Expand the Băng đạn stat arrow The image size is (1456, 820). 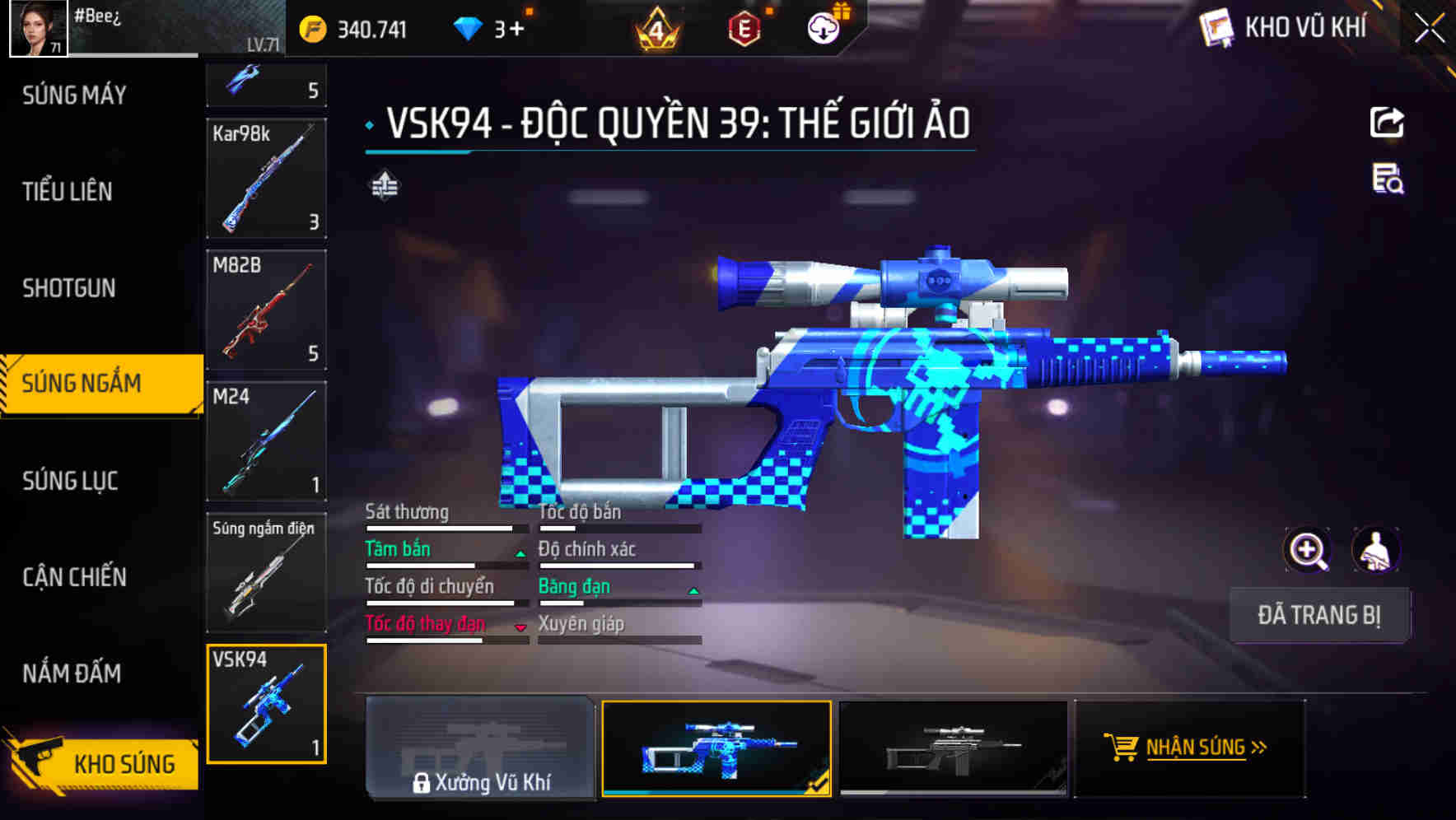click(x=693, y=591)
